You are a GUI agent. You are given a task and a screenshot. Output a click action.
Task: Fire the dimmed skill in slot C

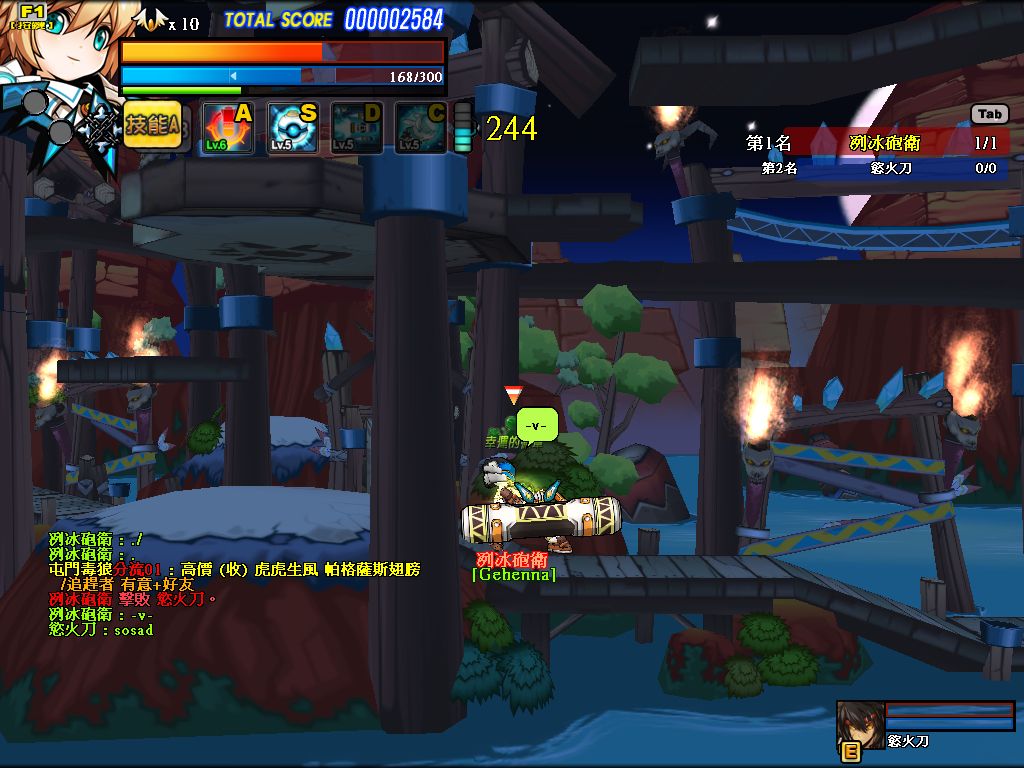coord(421,128)
